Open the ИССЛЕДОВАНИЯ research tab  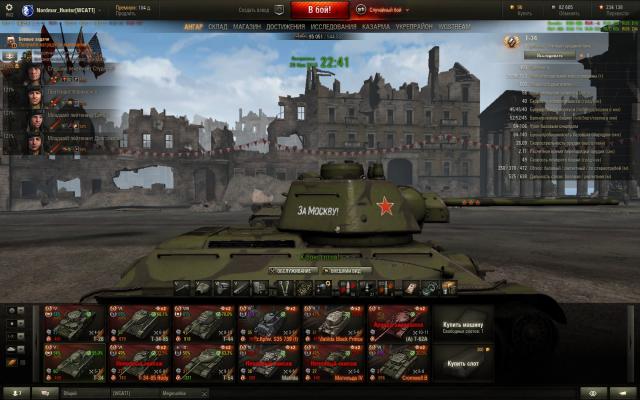[x=333, y=27]
